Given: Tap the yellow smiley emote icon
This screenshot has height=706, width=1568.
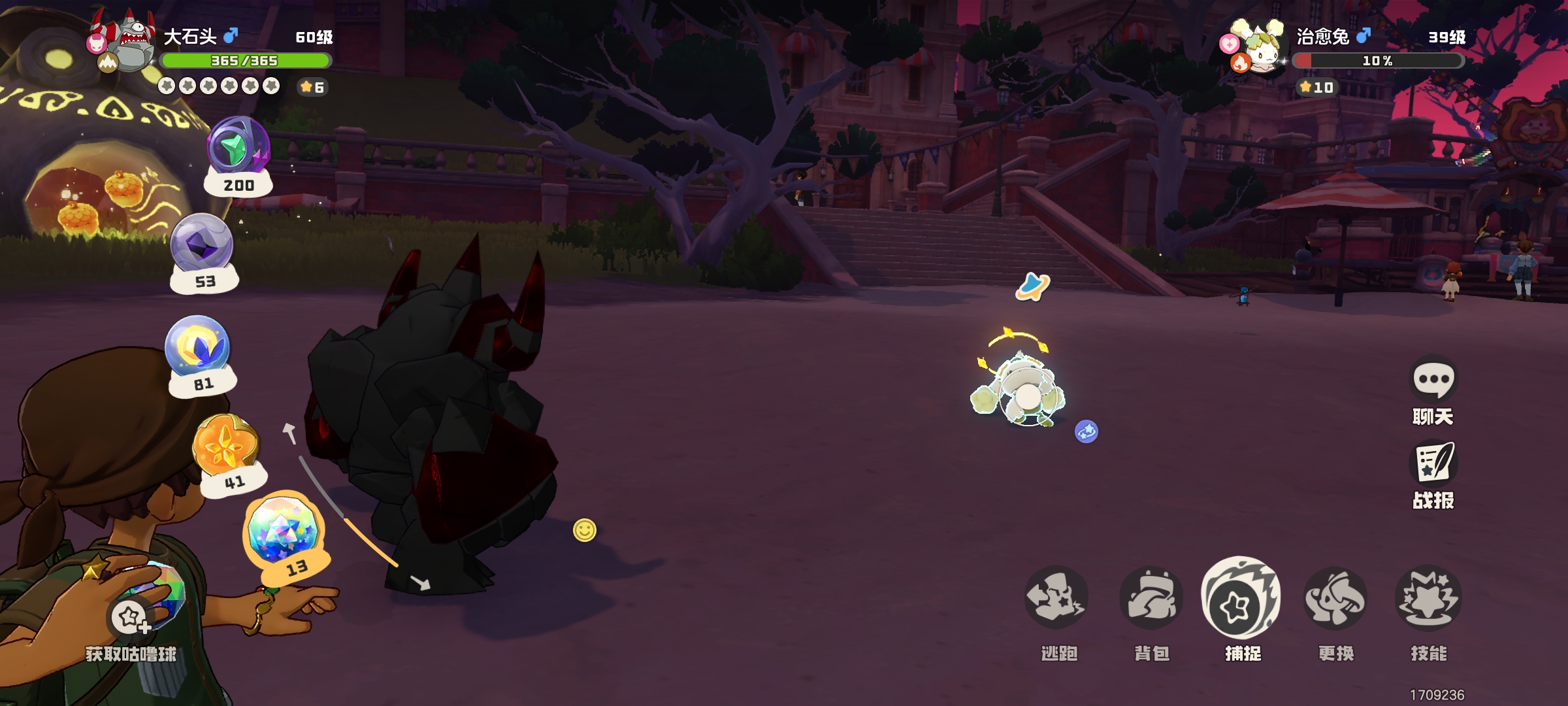Looking at the screenshot, I should (585, 530).
